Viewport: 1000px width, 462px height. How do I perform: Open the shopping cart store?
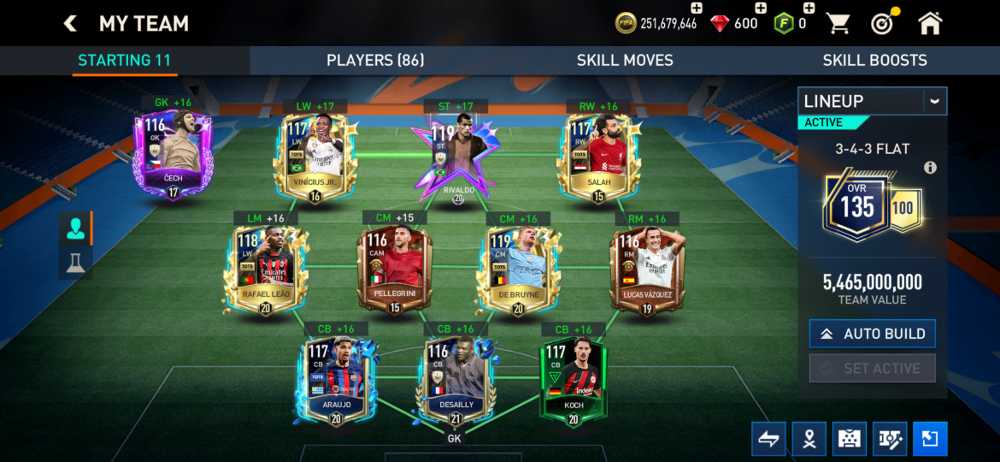tap(837, 23)
